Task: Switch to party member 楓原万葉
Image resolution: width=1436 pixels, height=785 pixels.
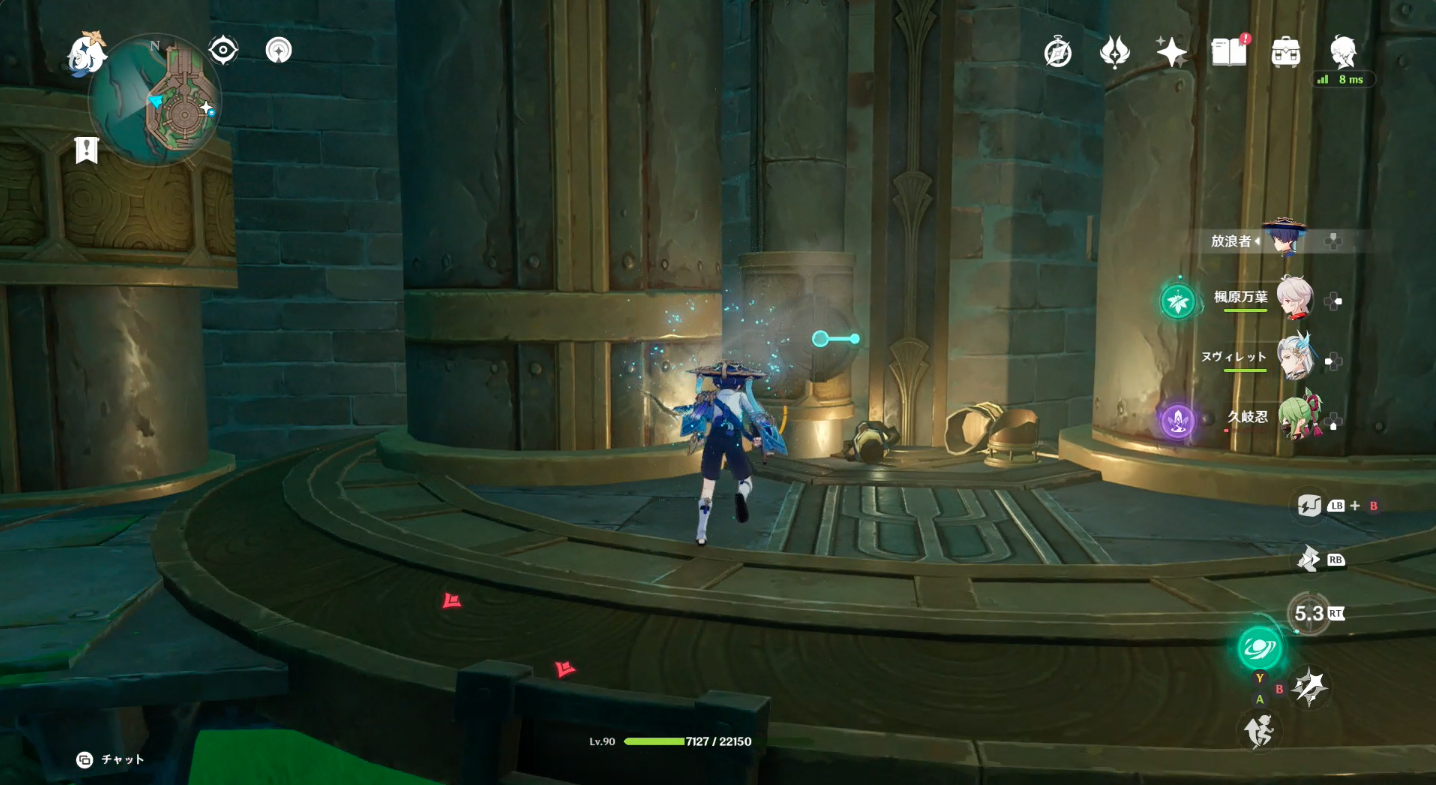Action: pyautogui.click(x=1294, y=298)
